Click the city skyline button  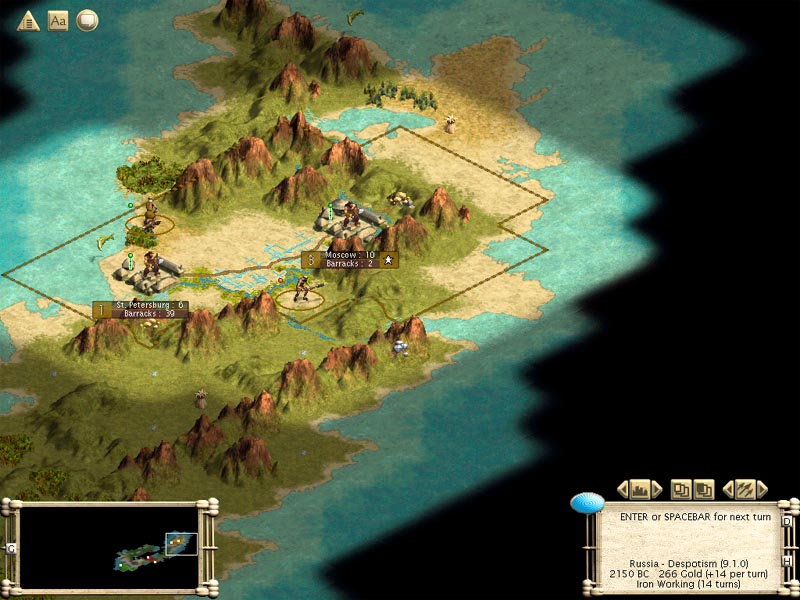point(640,489)
